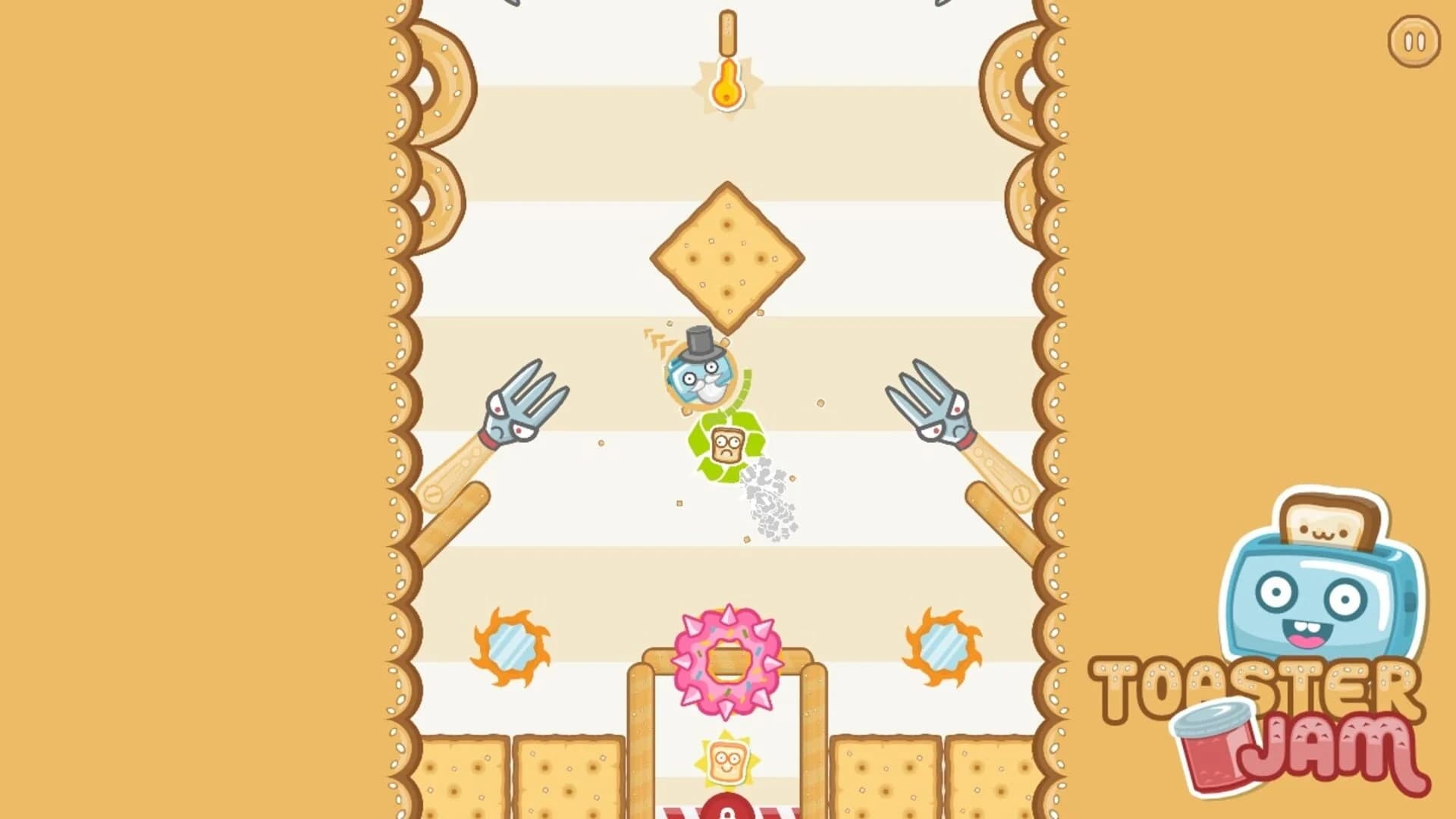Click the crumb particle cloud below the toaster
Viewport: 1456px width, 819px height.
[x=766, y=497]
